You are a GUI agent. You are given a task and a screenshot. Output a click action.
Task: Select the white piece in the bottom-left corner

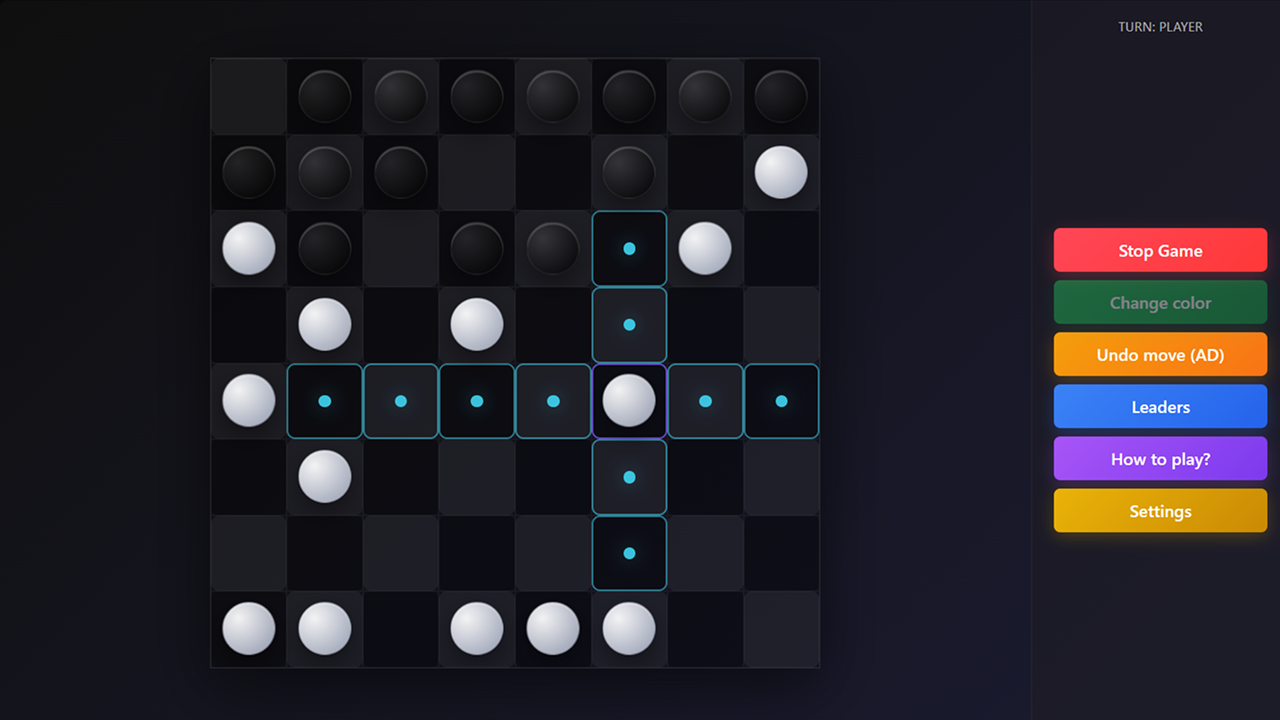point(248,629)
